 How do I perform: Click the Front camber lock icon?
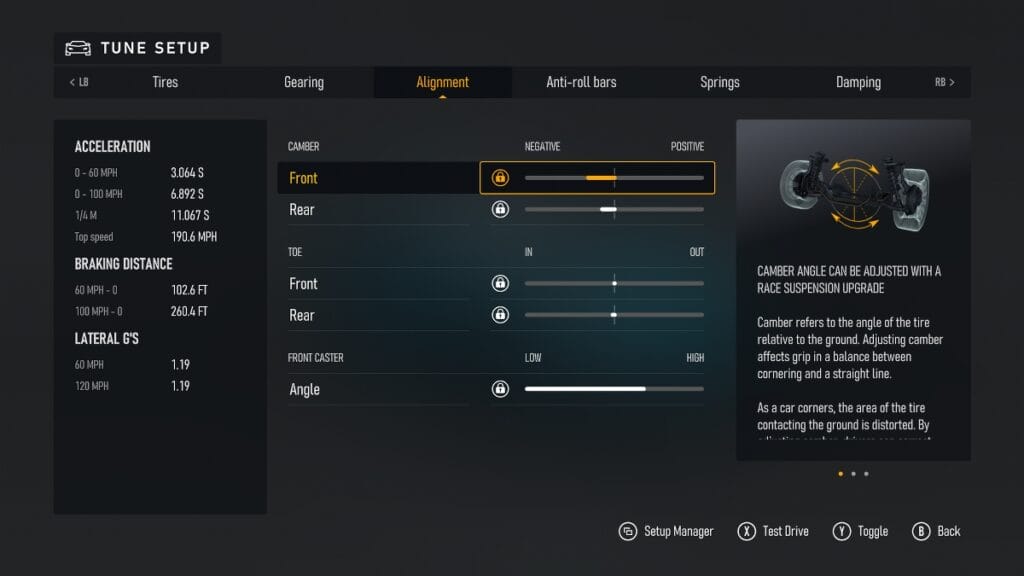pyautogui.click(x=500, y=178)
